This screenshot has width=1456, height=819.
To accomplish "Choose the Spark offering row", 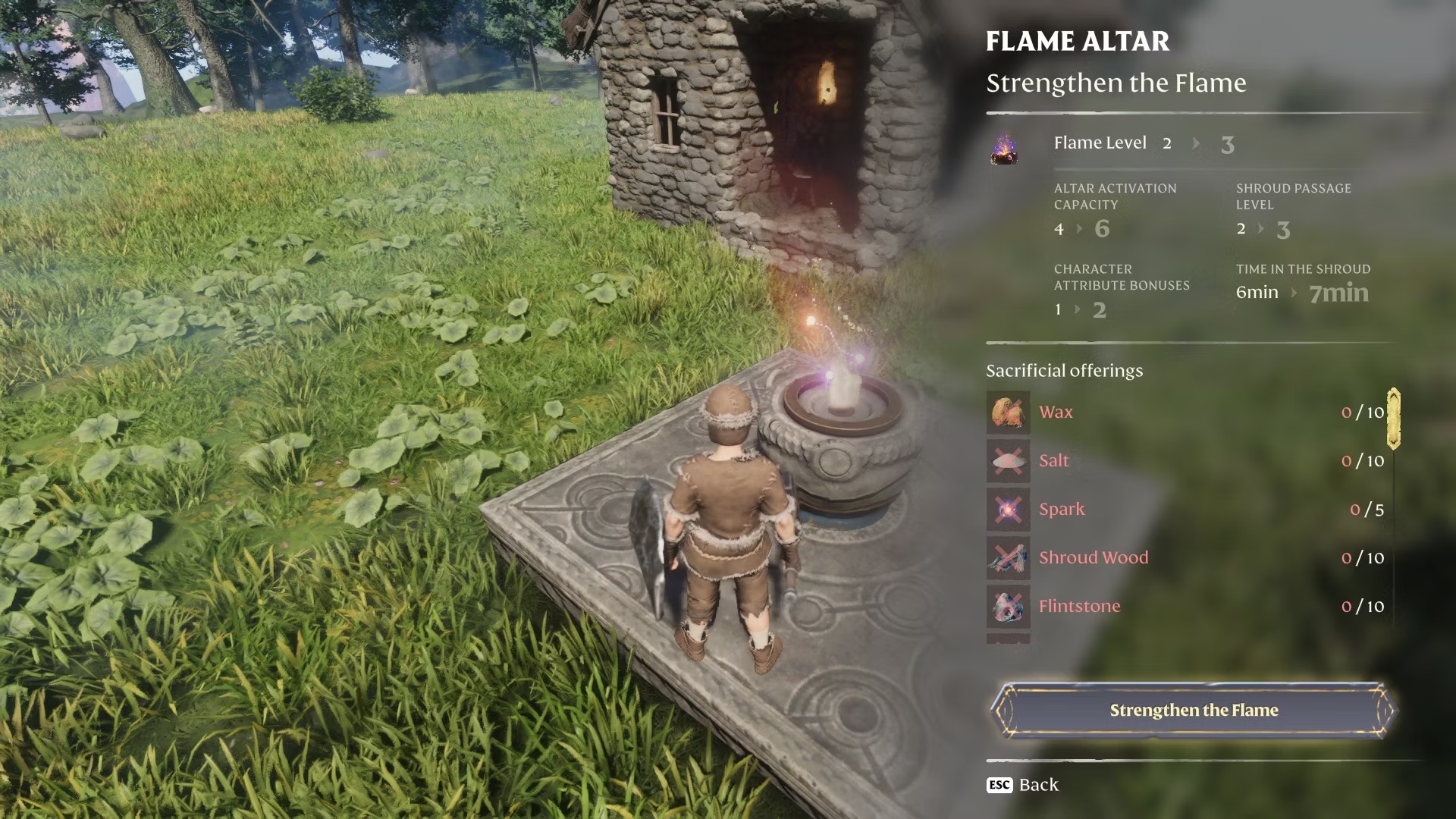I will pos(1188,510).
